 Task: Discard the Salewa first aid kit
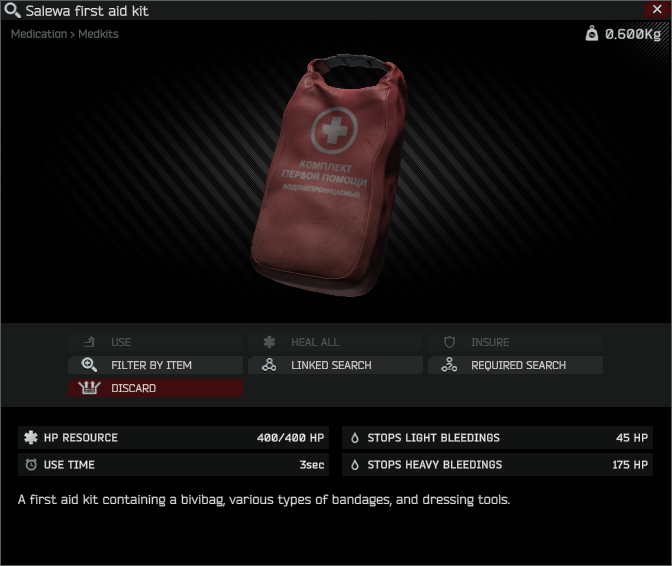155,388
